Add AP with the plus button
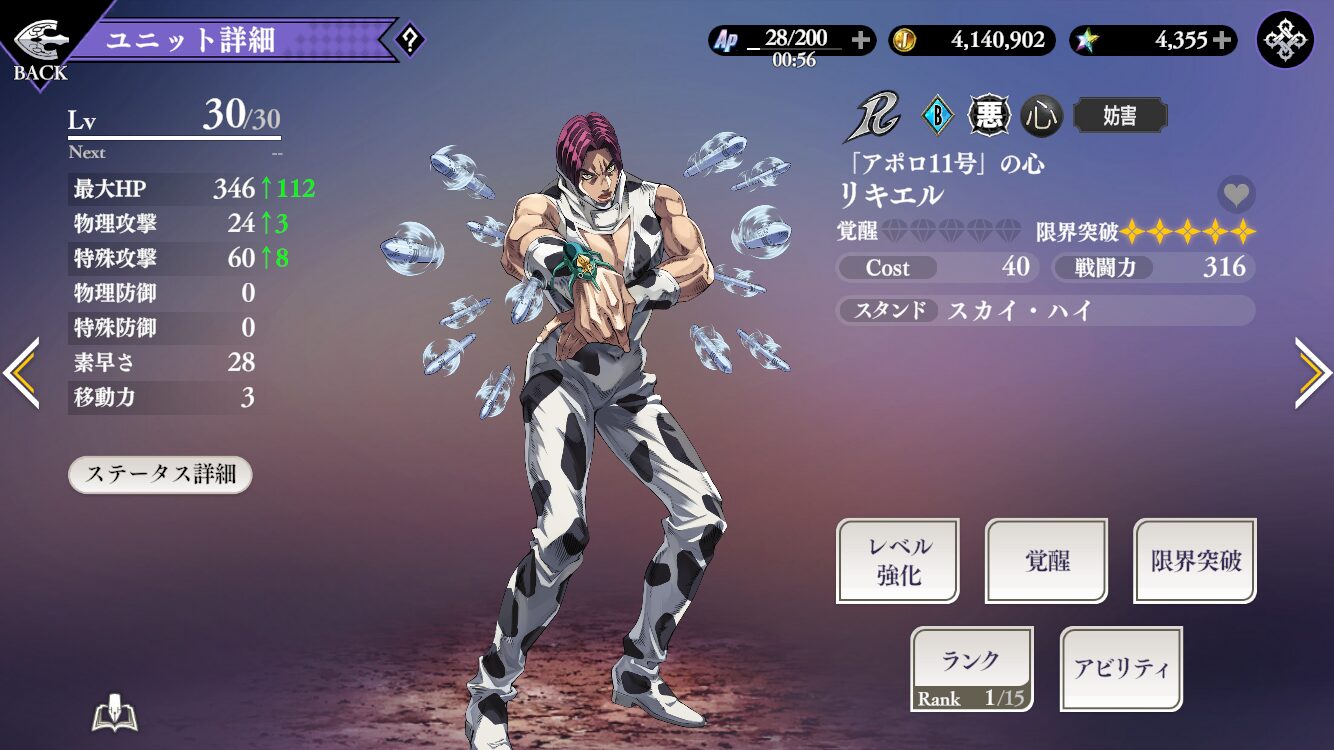The width and height of the screenshot is (1334, 750). click(x=860, y=40)
